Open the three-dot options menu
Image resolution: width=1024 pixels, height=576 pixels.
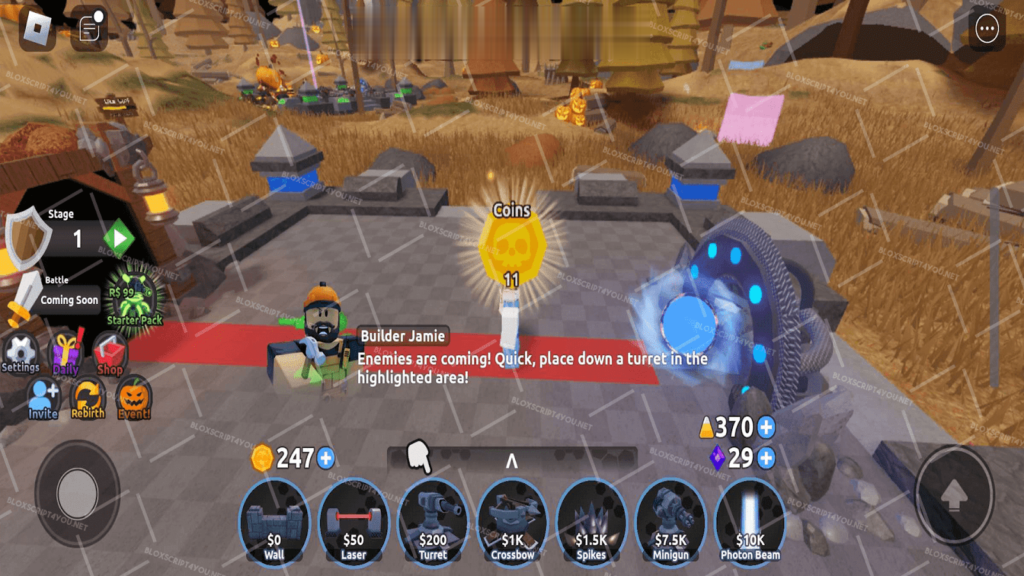(x=987, y=29)
